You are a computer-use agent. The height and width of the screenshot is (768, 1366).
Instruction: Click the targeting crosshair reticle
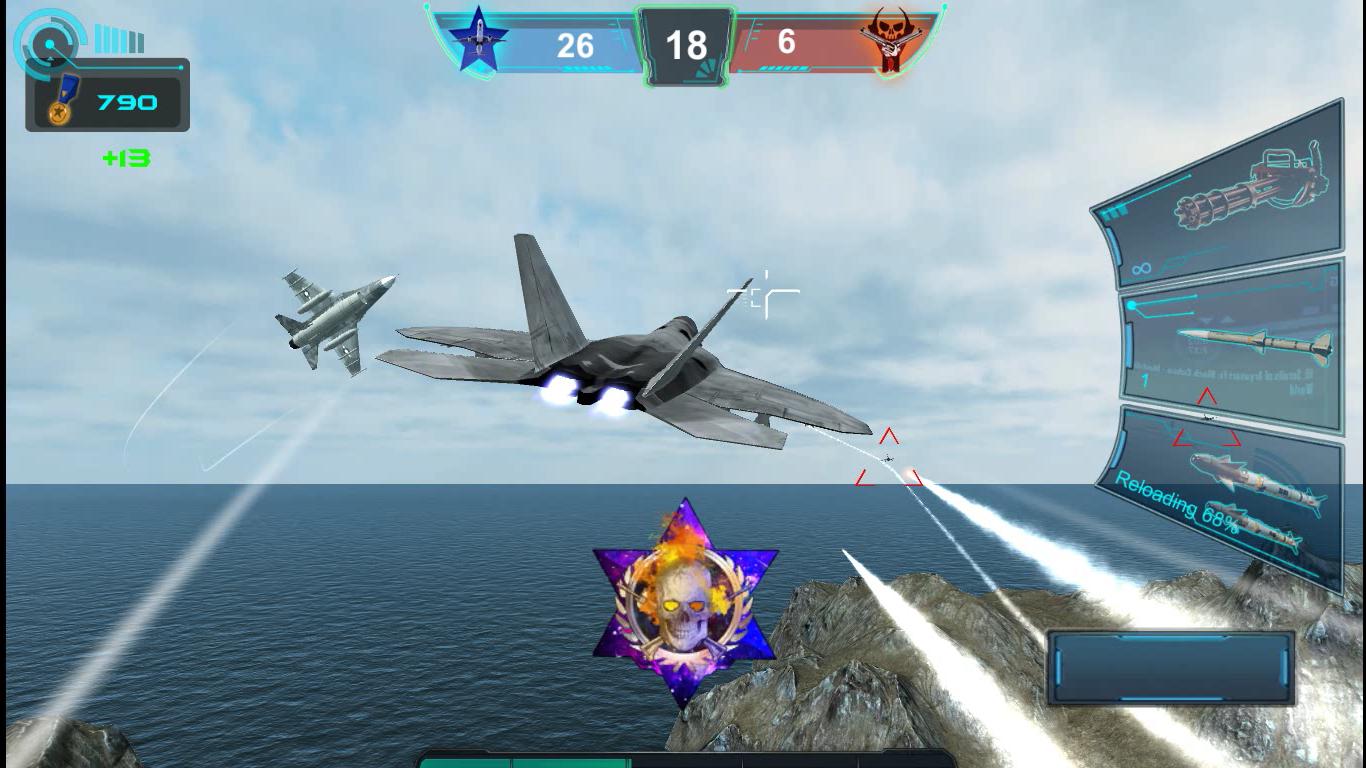[763, 290]
